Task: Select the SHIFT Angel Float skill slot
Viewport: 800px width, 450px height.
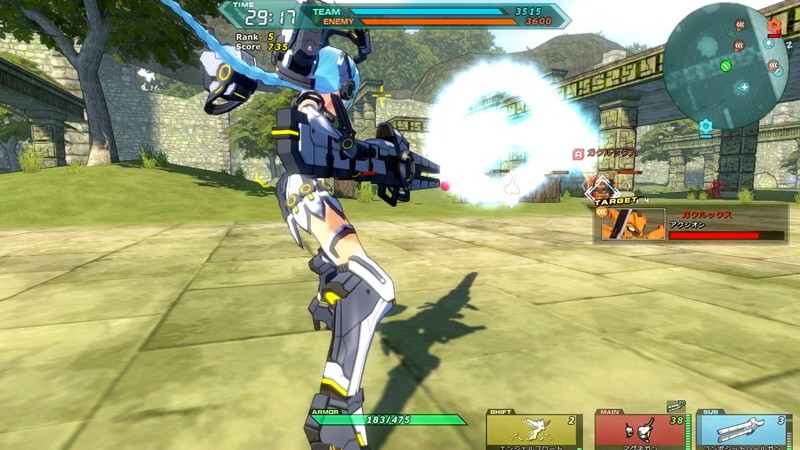Action: (533, 430)
